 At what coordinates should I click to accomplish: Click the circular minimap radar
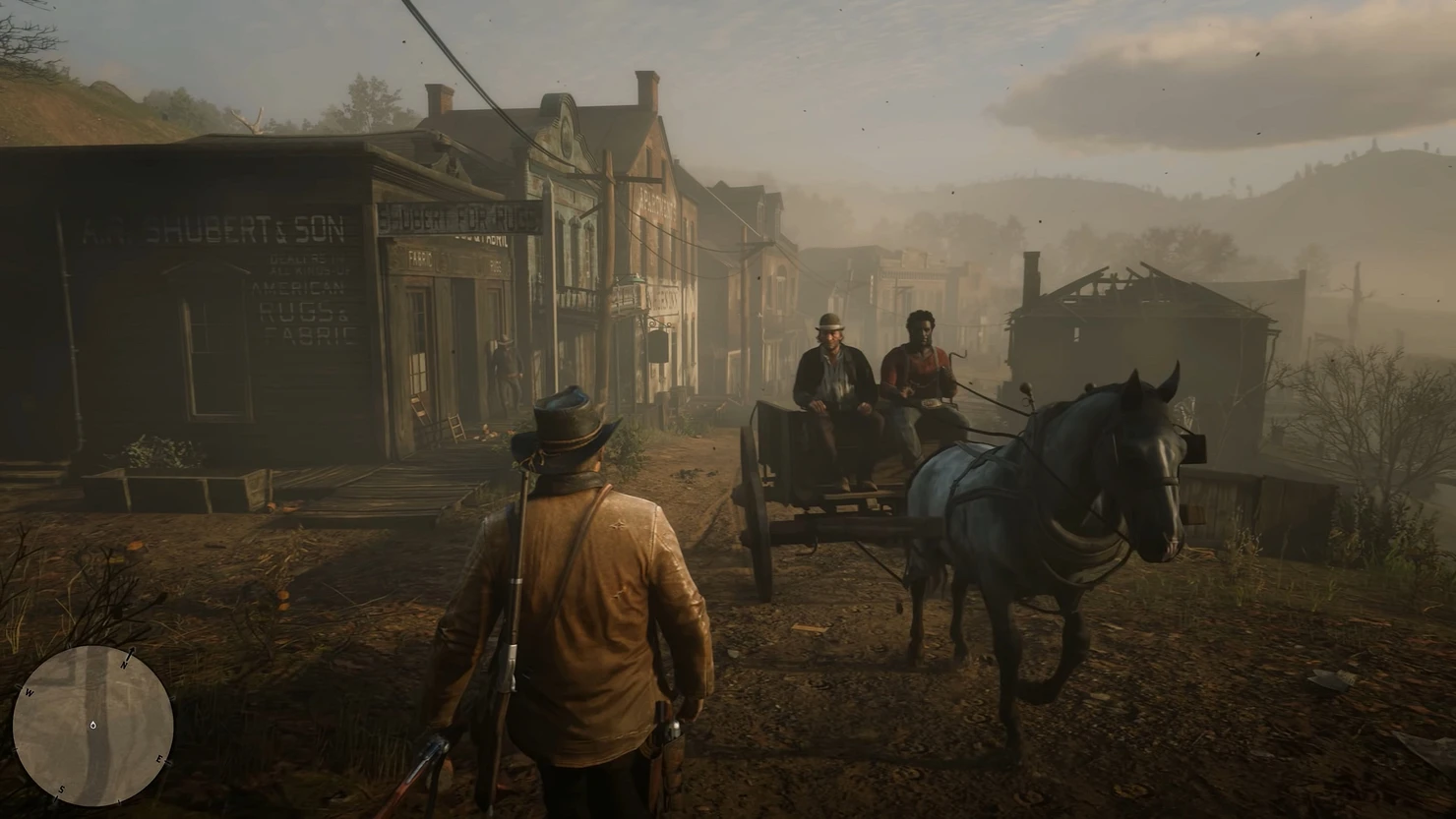coord(93,726)
